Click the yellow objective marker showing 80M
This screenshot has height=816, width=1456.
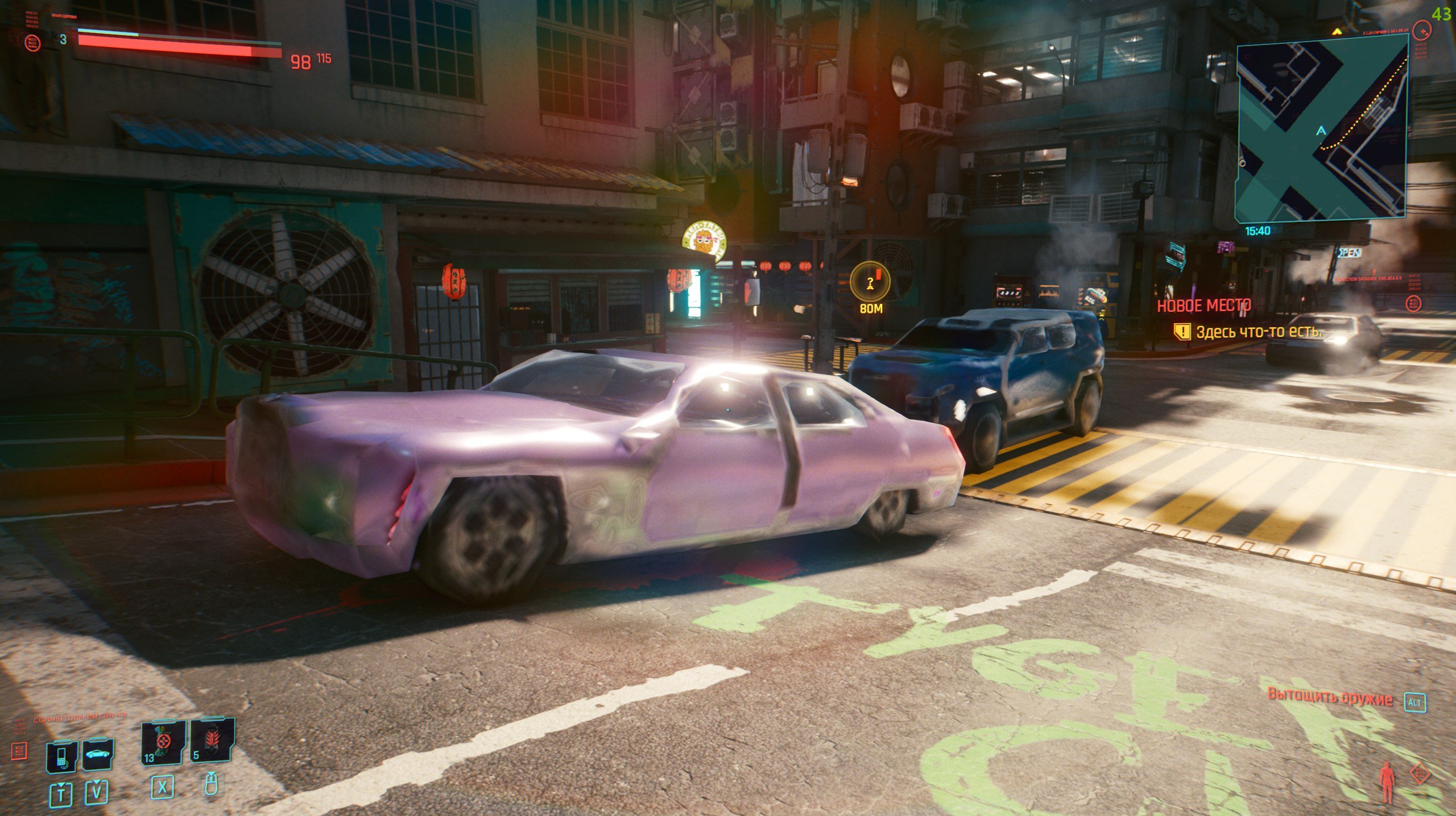(x=870, y=282)
